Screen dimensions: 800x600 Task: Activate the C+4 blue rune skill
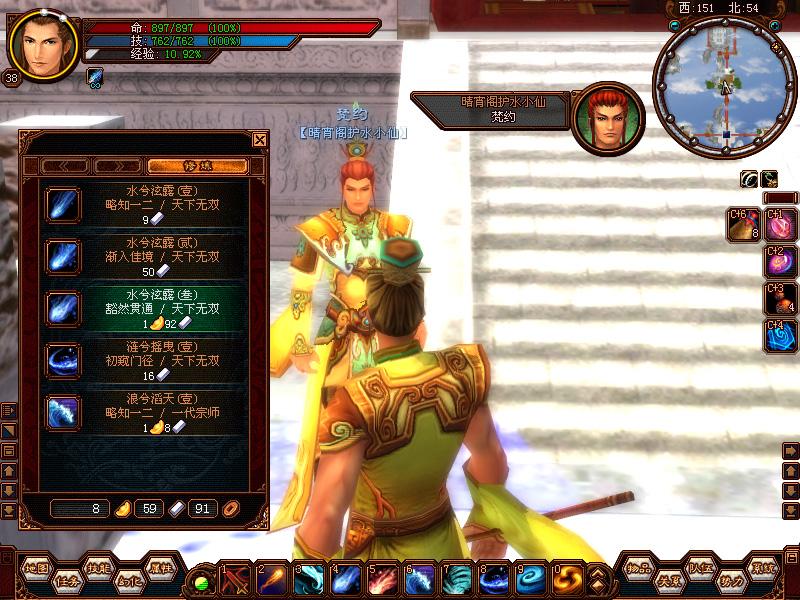click(x=779, y=336)
